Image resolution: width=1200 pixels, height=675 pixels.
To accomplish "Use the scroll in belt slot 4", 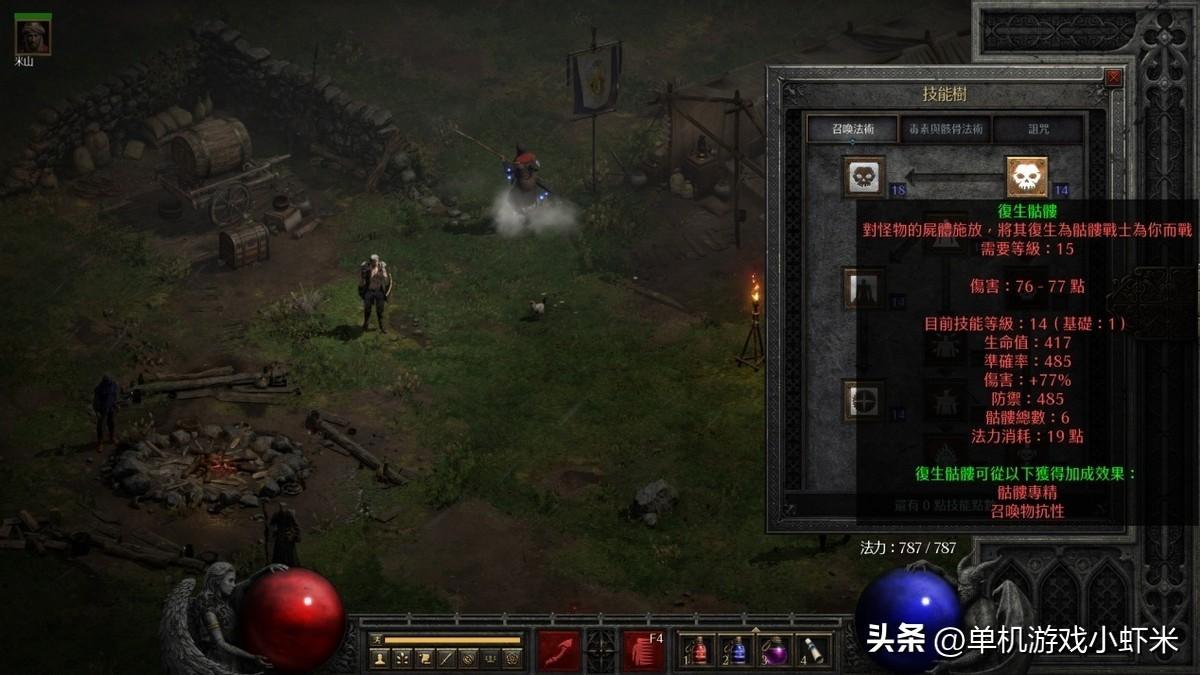I will coord(814,651).
